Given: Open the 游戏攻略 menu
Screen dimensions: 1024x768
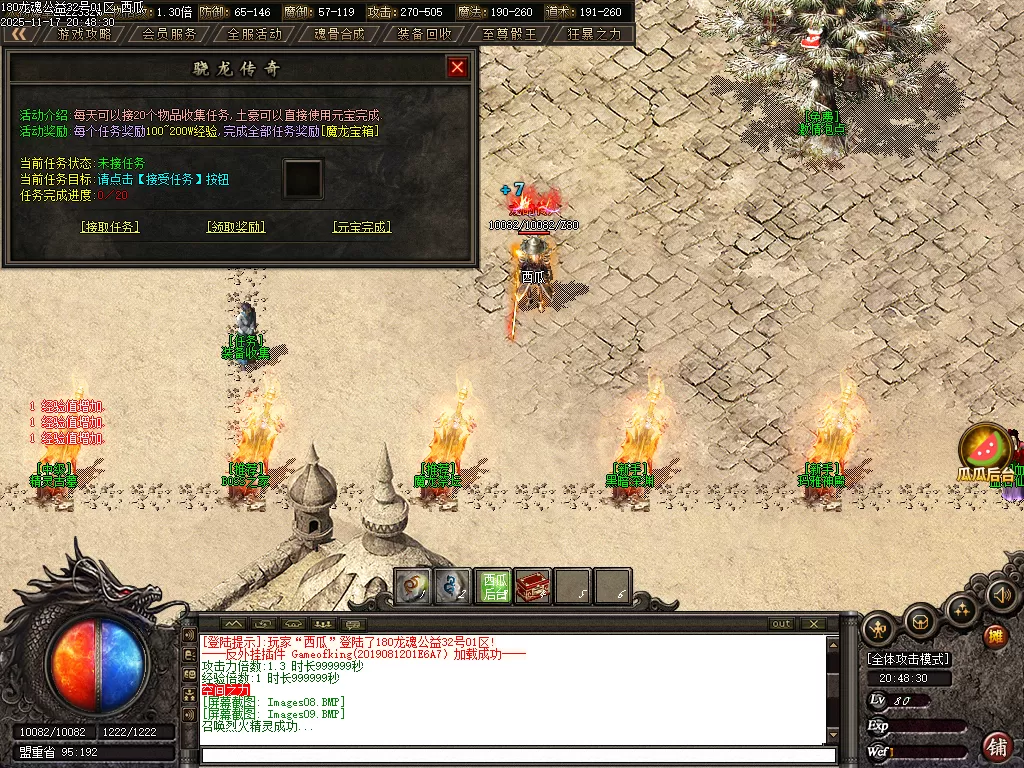Looking at the screenshot, I should [x=84, y=33].
